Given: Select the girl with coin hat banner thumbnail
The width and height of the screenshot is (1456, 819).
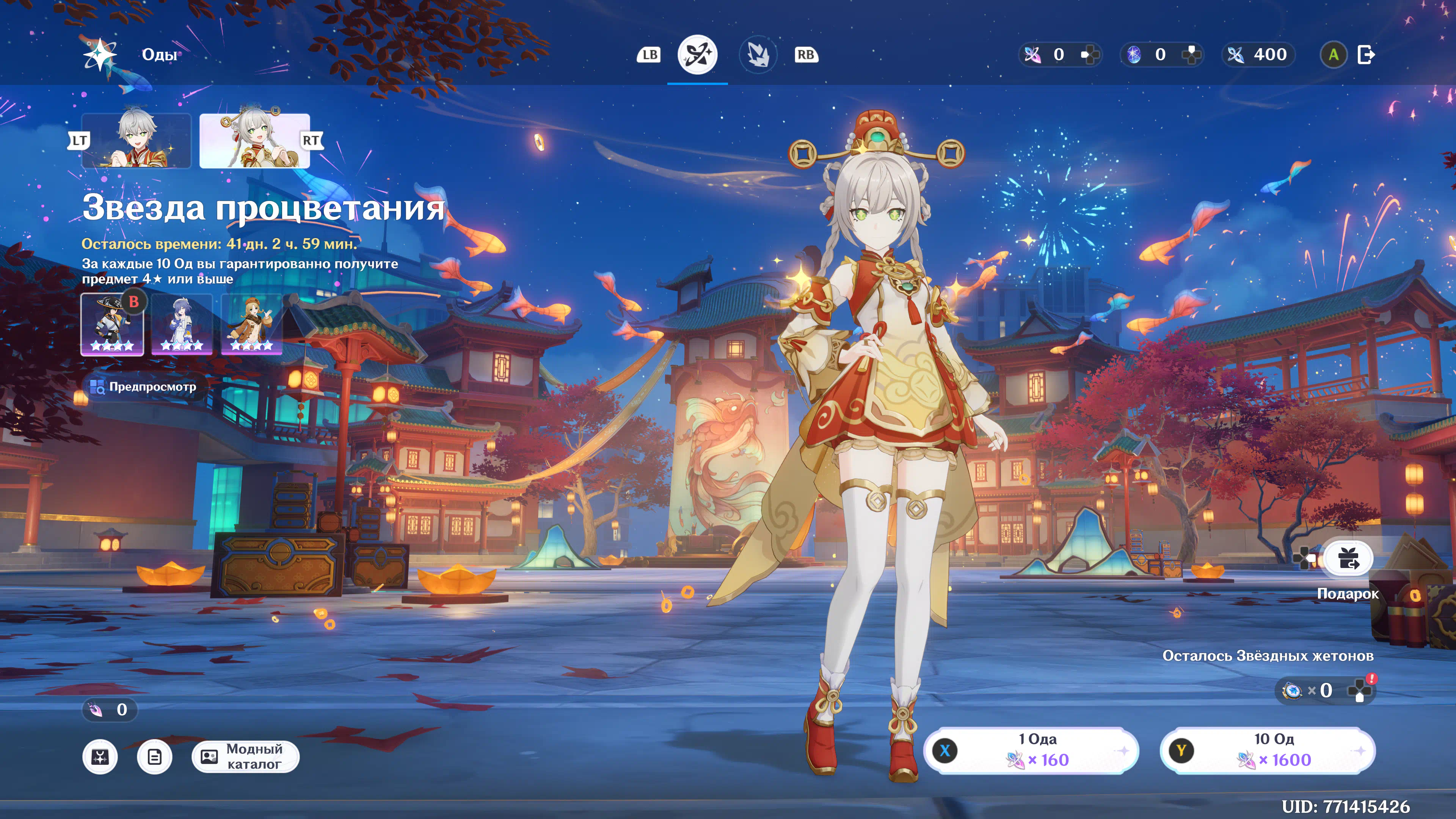Looking at the screenshot, I should [x=254, y=141].
